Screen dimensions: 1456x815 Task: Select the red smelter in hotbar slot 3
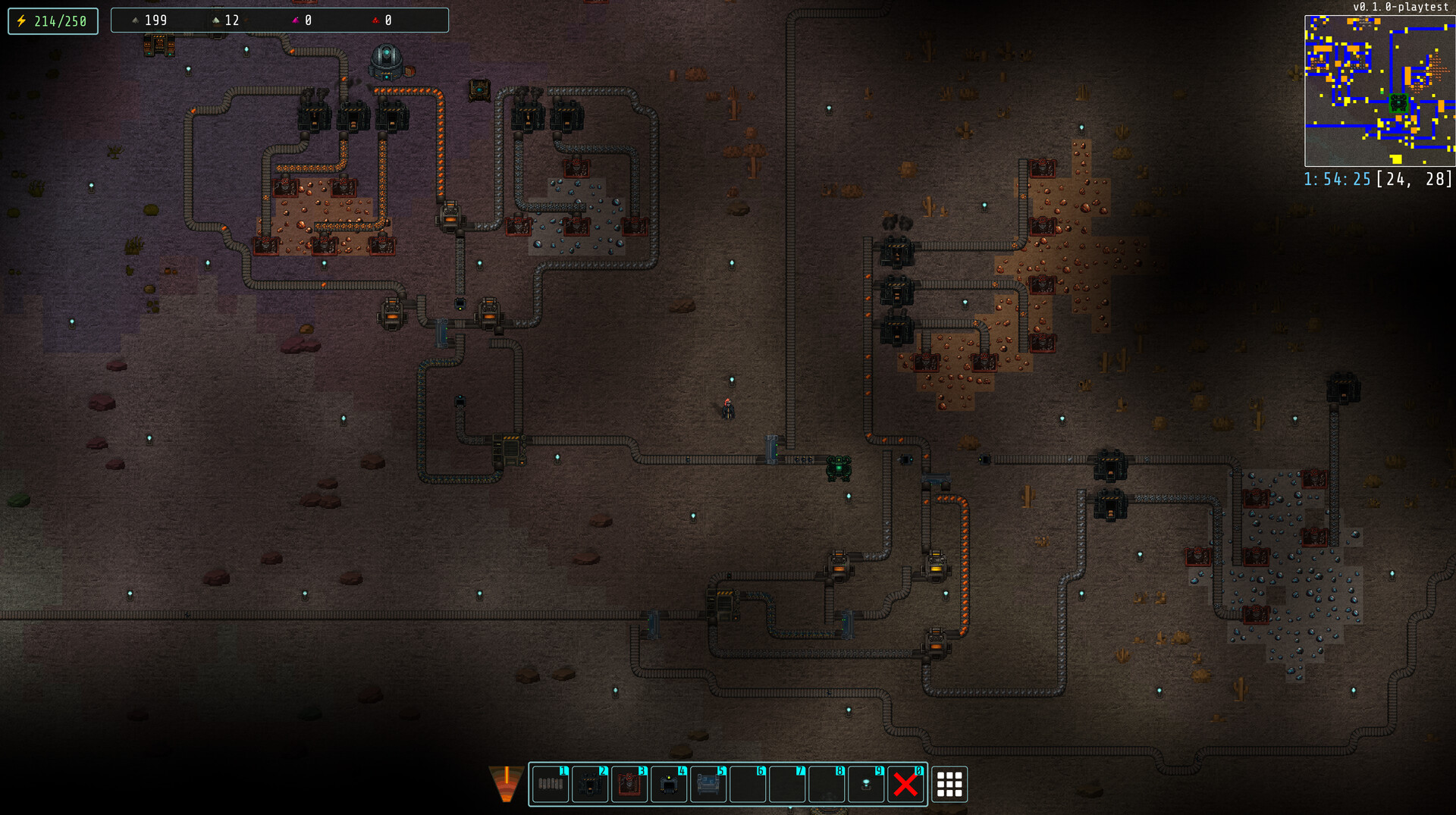pyautogui.click(x=630, y=785)
